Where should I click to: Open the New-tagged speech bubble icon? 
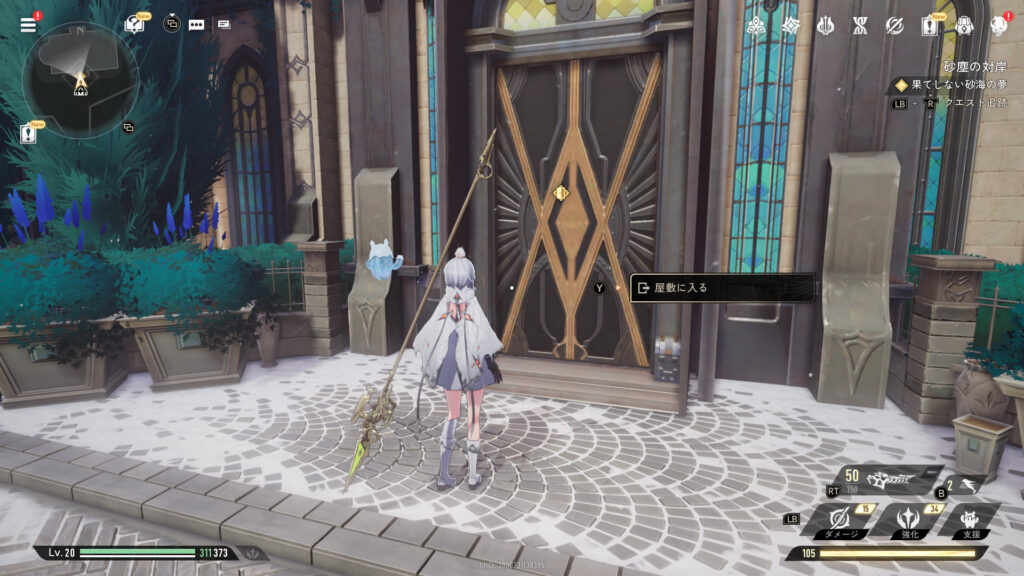pyautogui.click(x=134, y=25)
